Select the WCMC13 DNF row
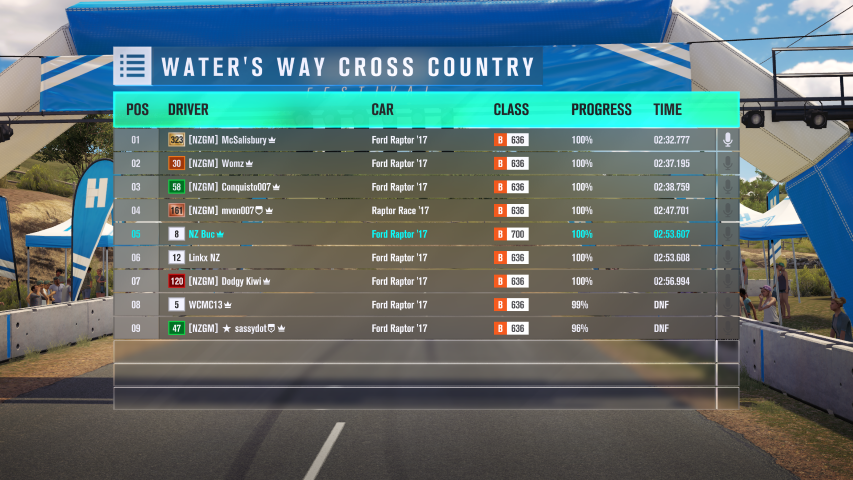This screenshot has height=480, width=853. coord(415,305)
